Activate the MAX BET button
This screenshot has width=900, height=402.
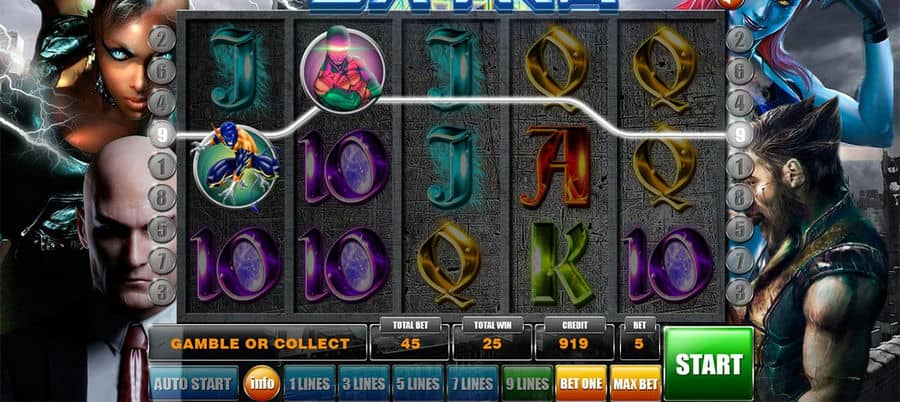635,383
